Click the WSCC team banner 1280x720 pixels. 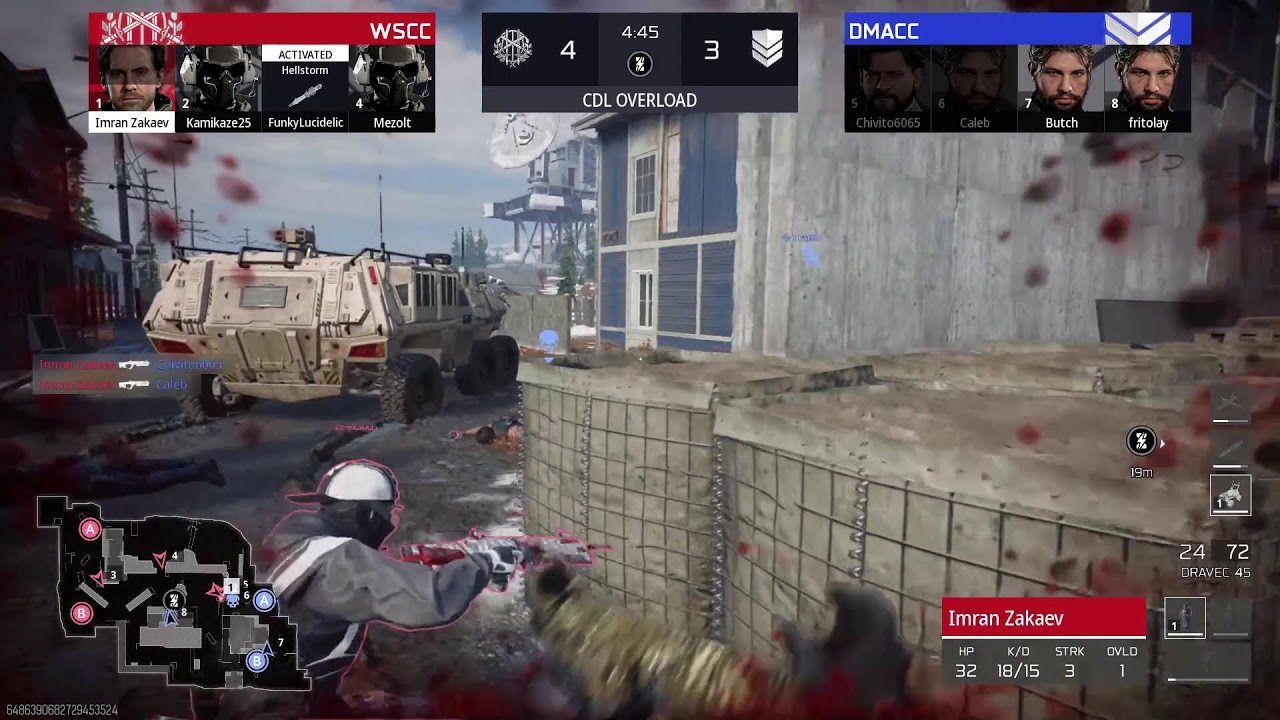262,29
